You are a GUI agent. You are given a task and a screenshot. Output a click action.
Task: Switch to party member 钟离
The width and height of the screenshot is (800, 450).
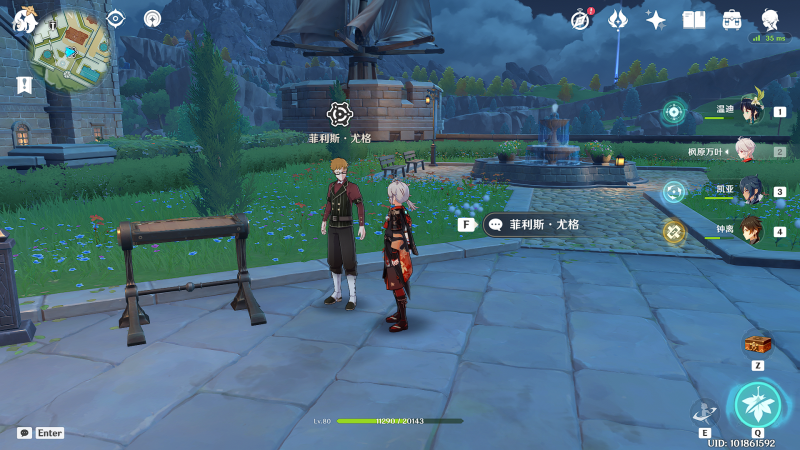coord(751,231)
